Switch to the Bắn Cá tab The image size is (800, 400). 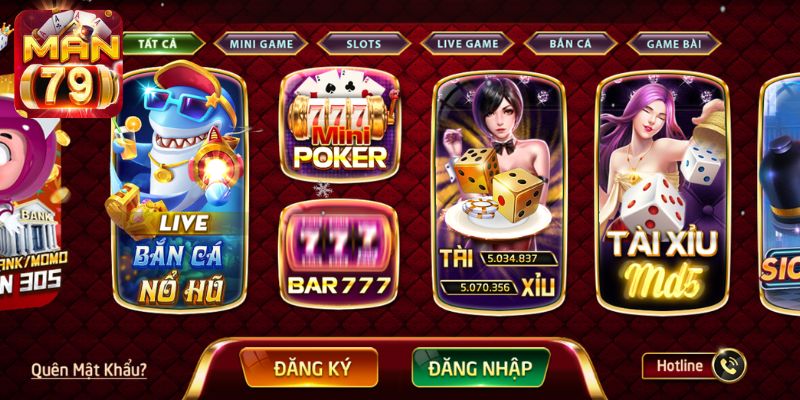(569, 43)
